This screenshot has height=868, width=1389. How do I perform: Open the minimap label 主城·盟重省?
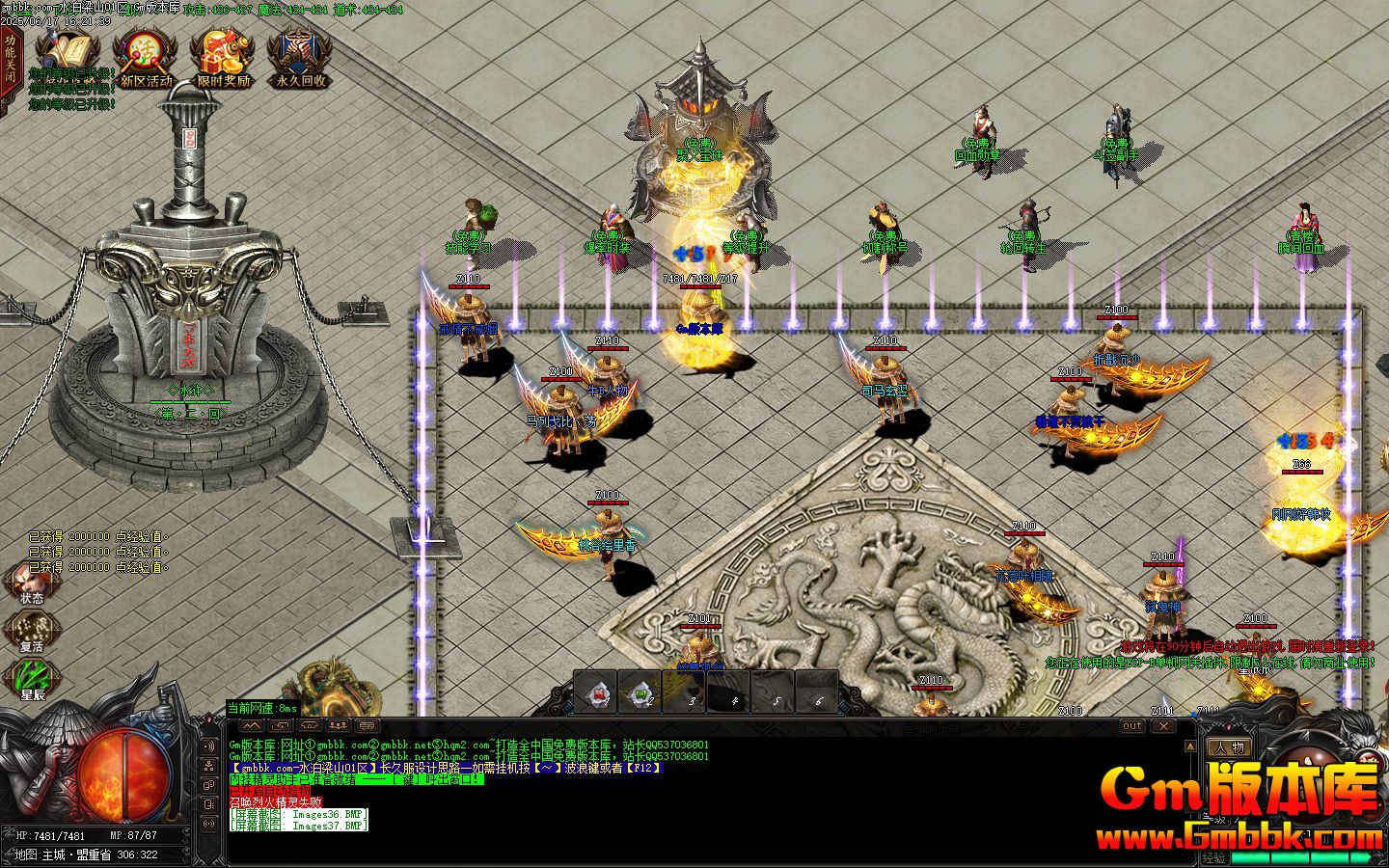pyautogui.click(x=72, y=853)
